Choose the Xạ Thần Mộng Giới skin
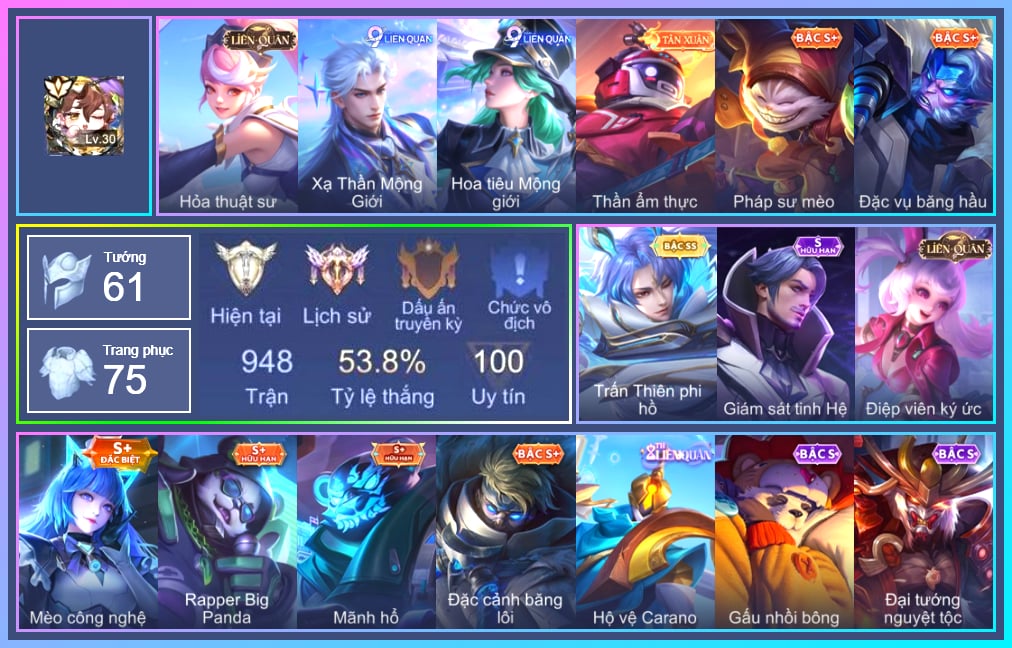This screenshot has width=1012, height=648. [367, 115]
